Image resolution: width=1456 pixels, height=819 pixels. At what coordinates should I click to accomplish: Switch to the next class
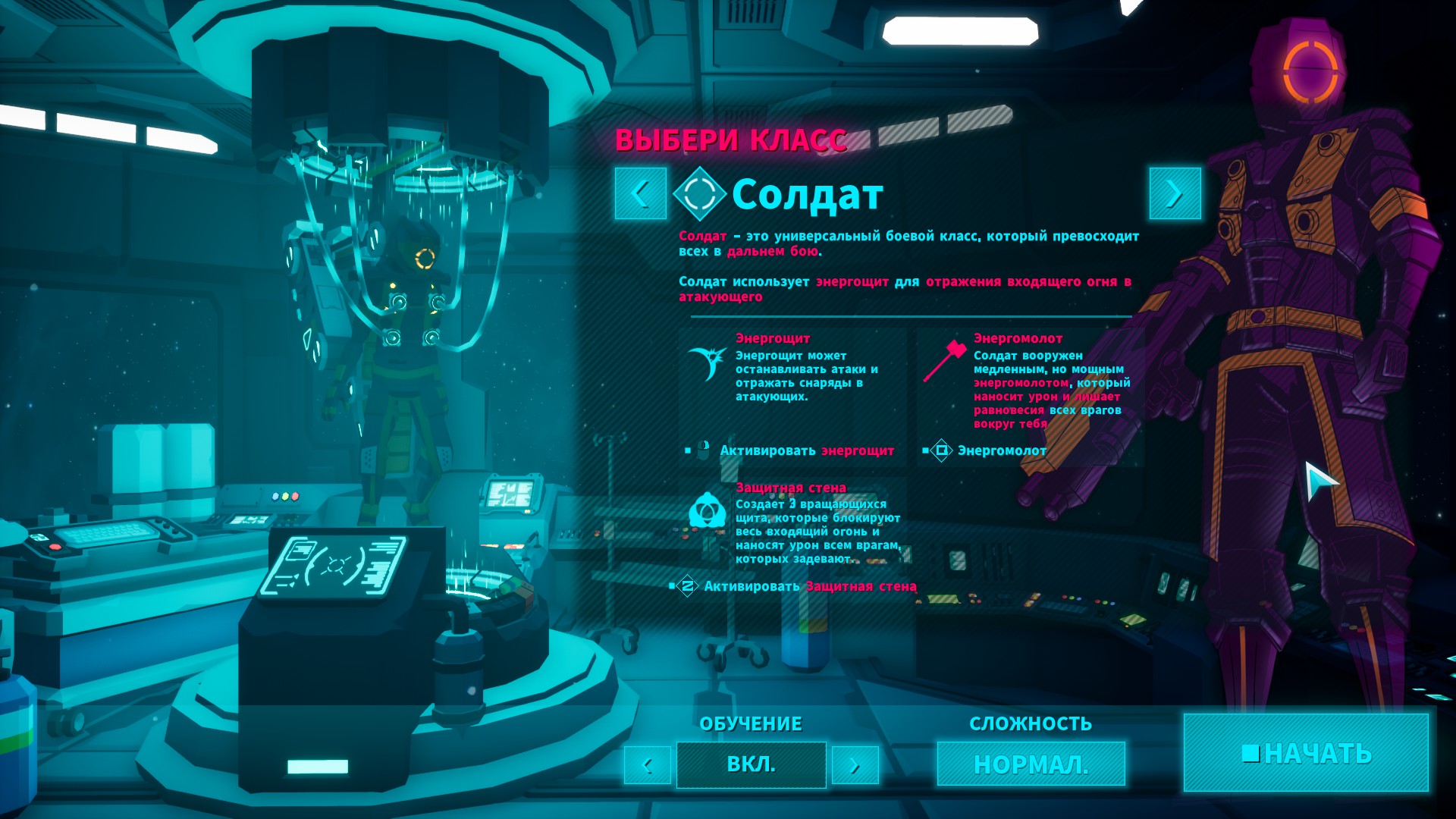tap(1175, 194)
